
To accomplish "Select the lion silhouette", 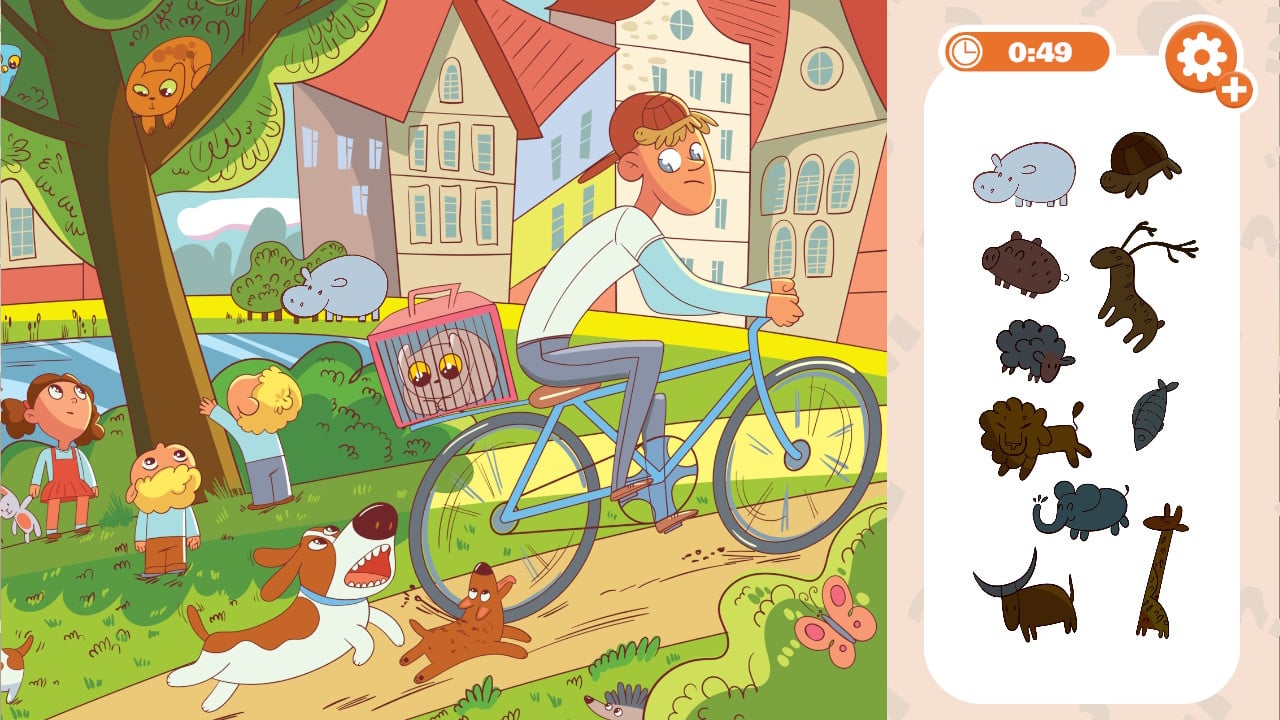I will 1028,436.
